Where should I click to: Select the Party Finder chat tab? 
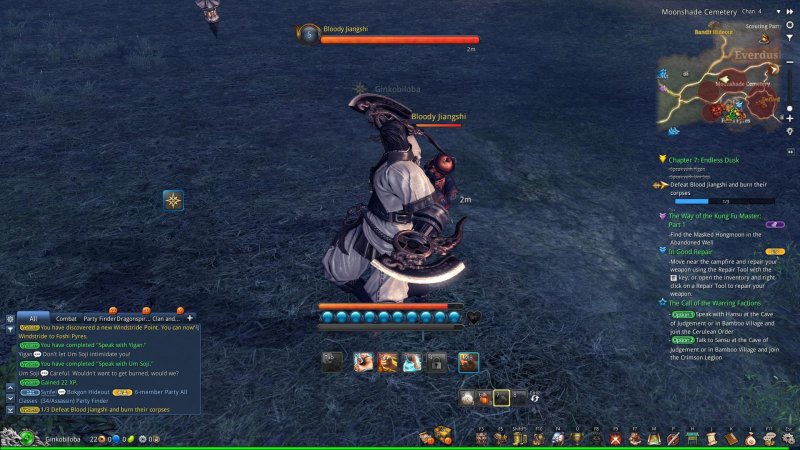[x=102, y=317]
